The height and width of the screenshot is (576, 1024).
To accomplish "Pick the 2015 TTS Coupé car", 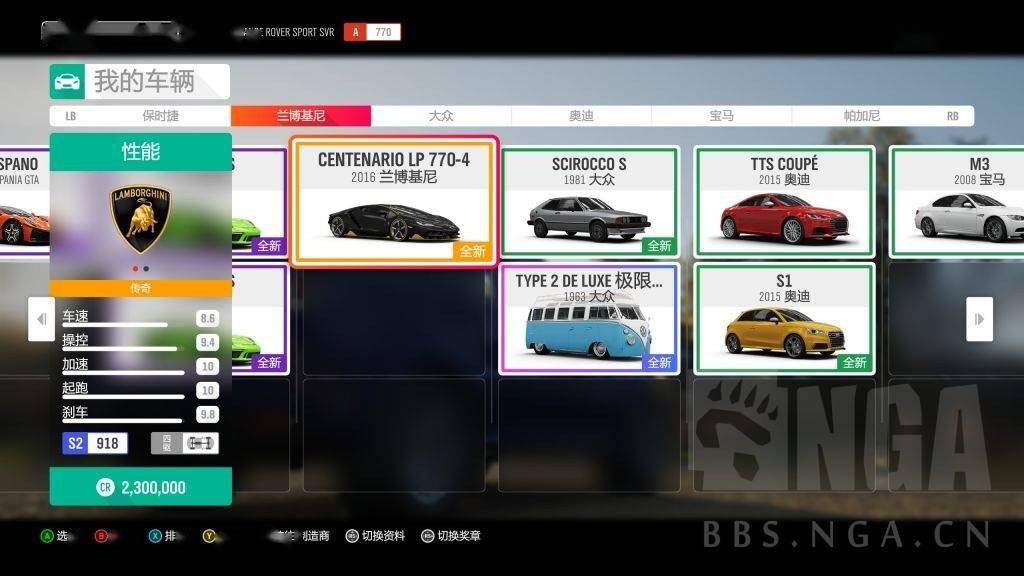I will click(x=784, y=202).
